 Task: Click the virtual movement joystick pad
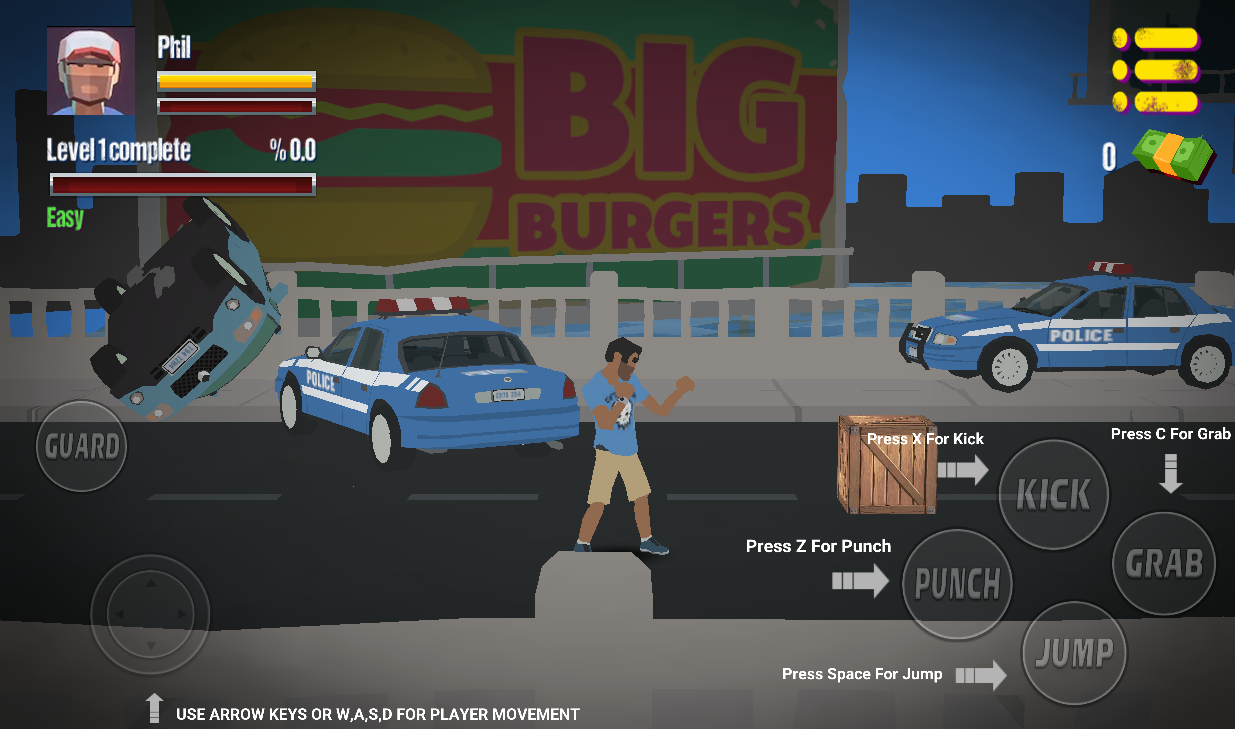pyautogui.click(x=150, y=614)
